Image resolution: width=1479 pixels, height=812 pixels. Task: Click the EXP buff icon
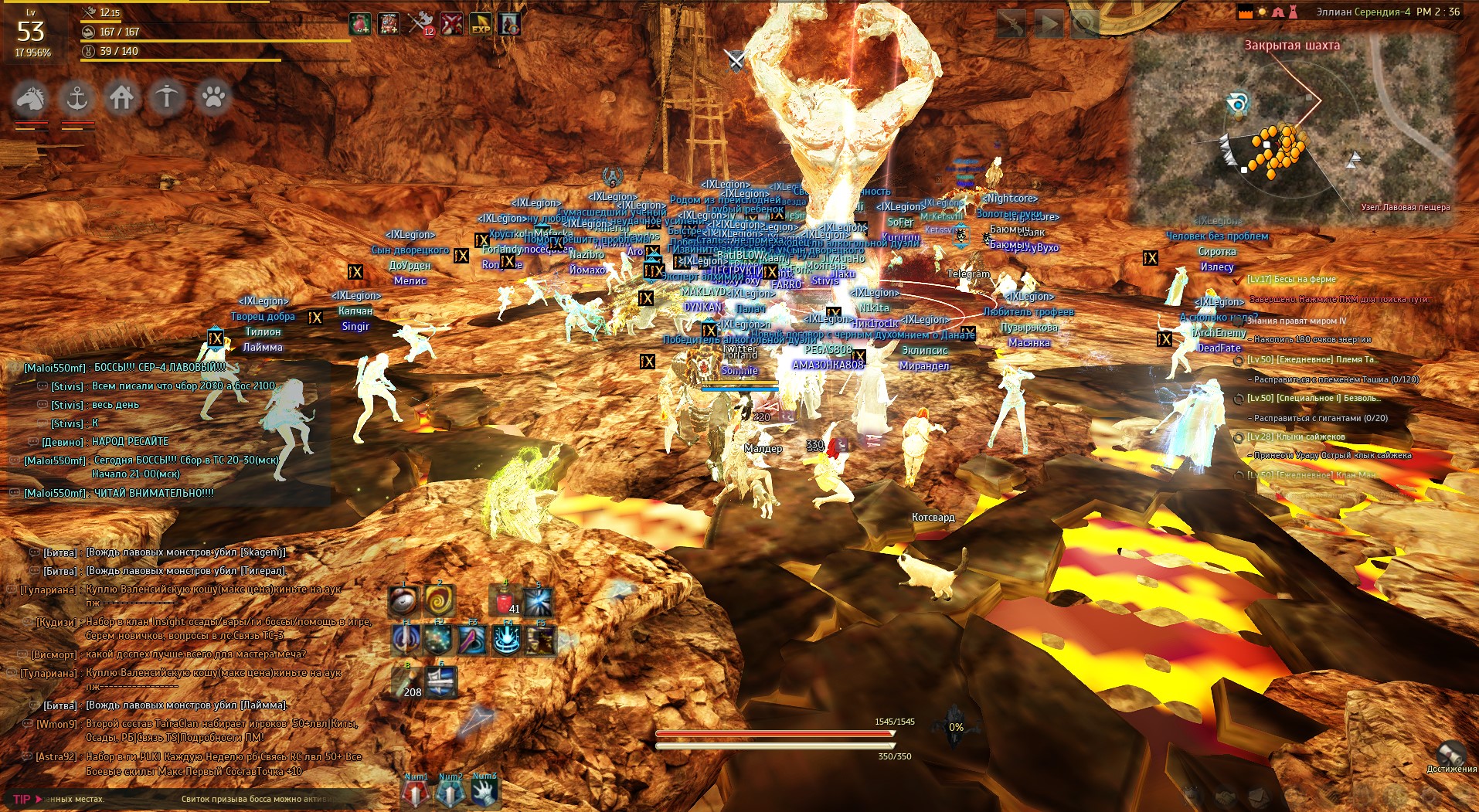480,24
